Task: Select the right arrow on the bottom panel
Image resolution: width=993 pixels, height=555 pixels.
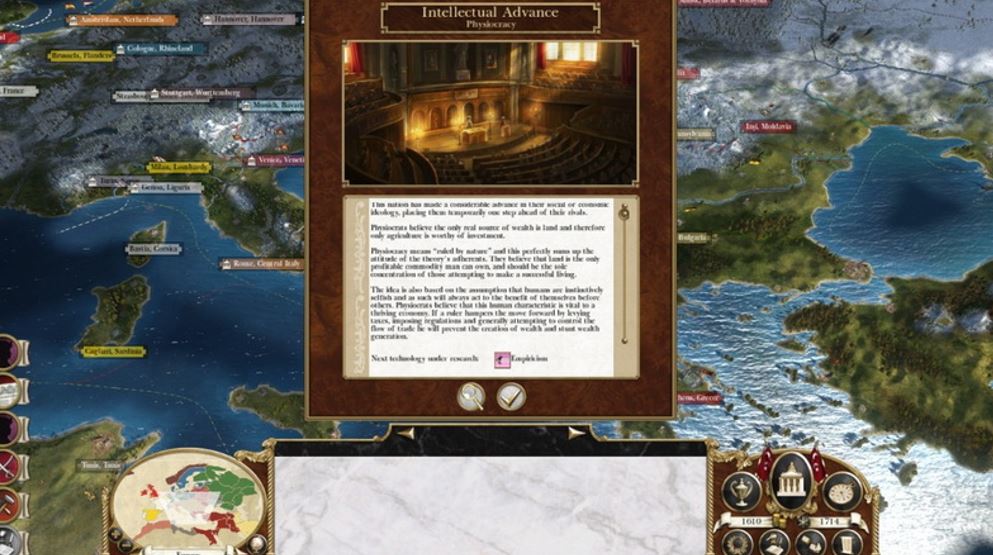Action: click(x=576, y=434)
